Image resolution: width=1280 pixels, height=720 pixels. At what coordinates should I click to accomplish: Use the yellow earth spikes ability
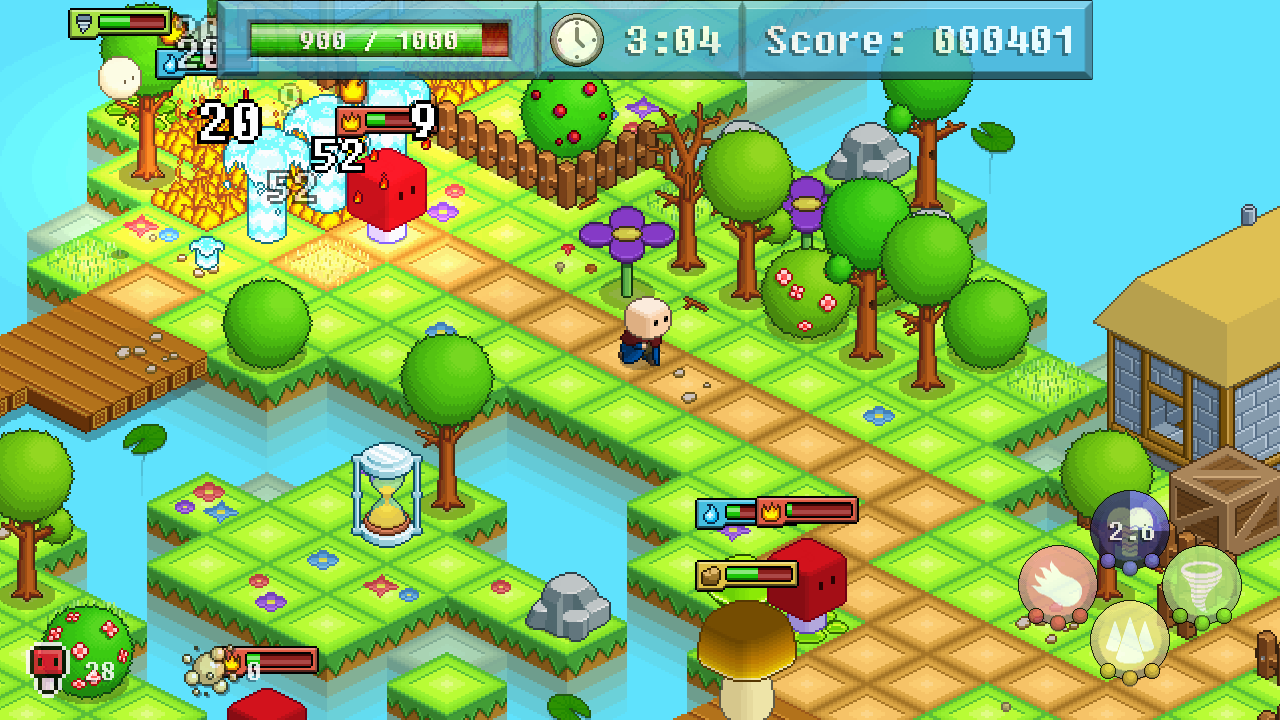pyautogui.click(x=1129, y=639)
